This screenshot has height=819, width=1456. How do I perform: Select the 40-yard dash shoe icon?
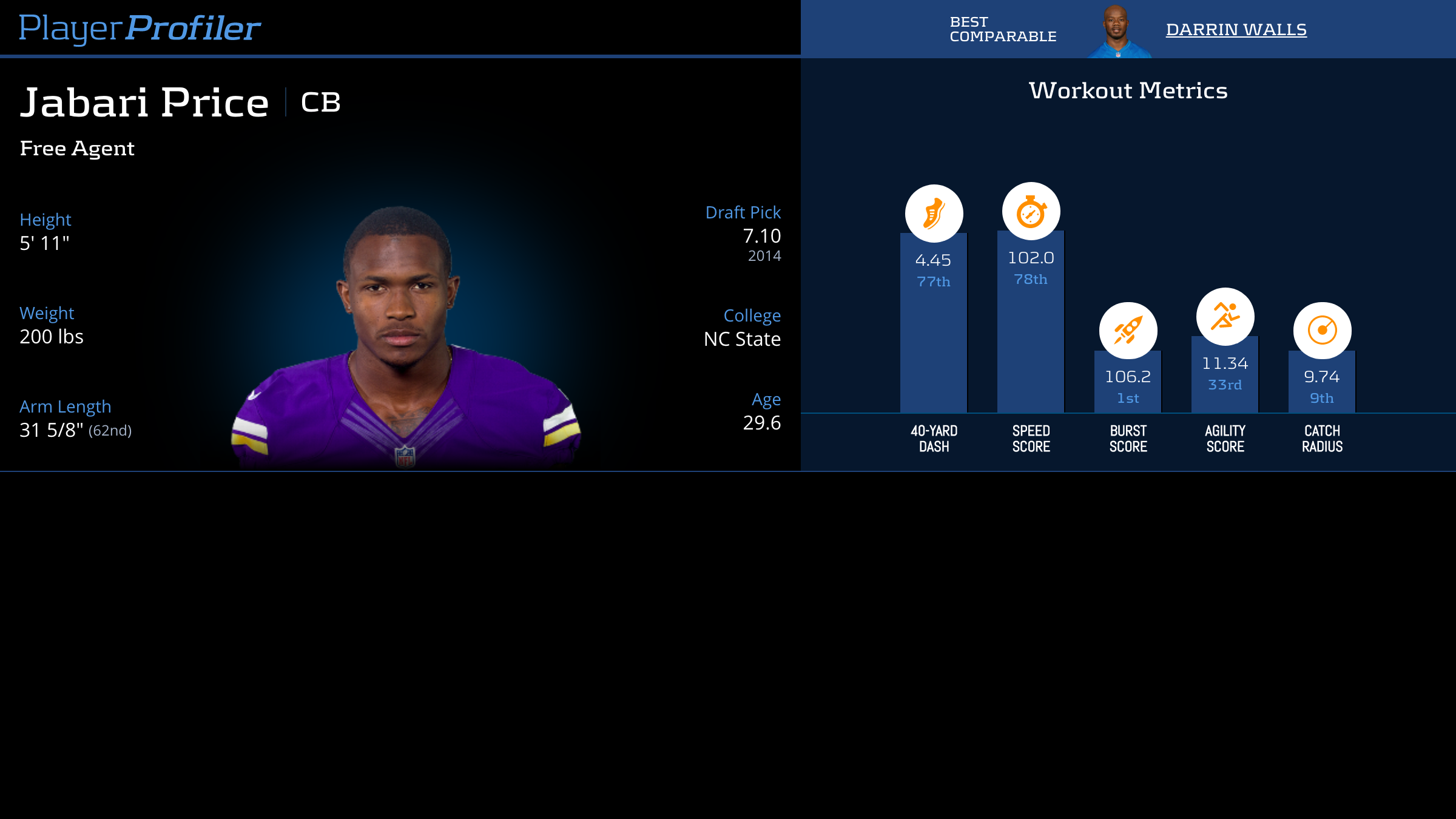(934, 214)
